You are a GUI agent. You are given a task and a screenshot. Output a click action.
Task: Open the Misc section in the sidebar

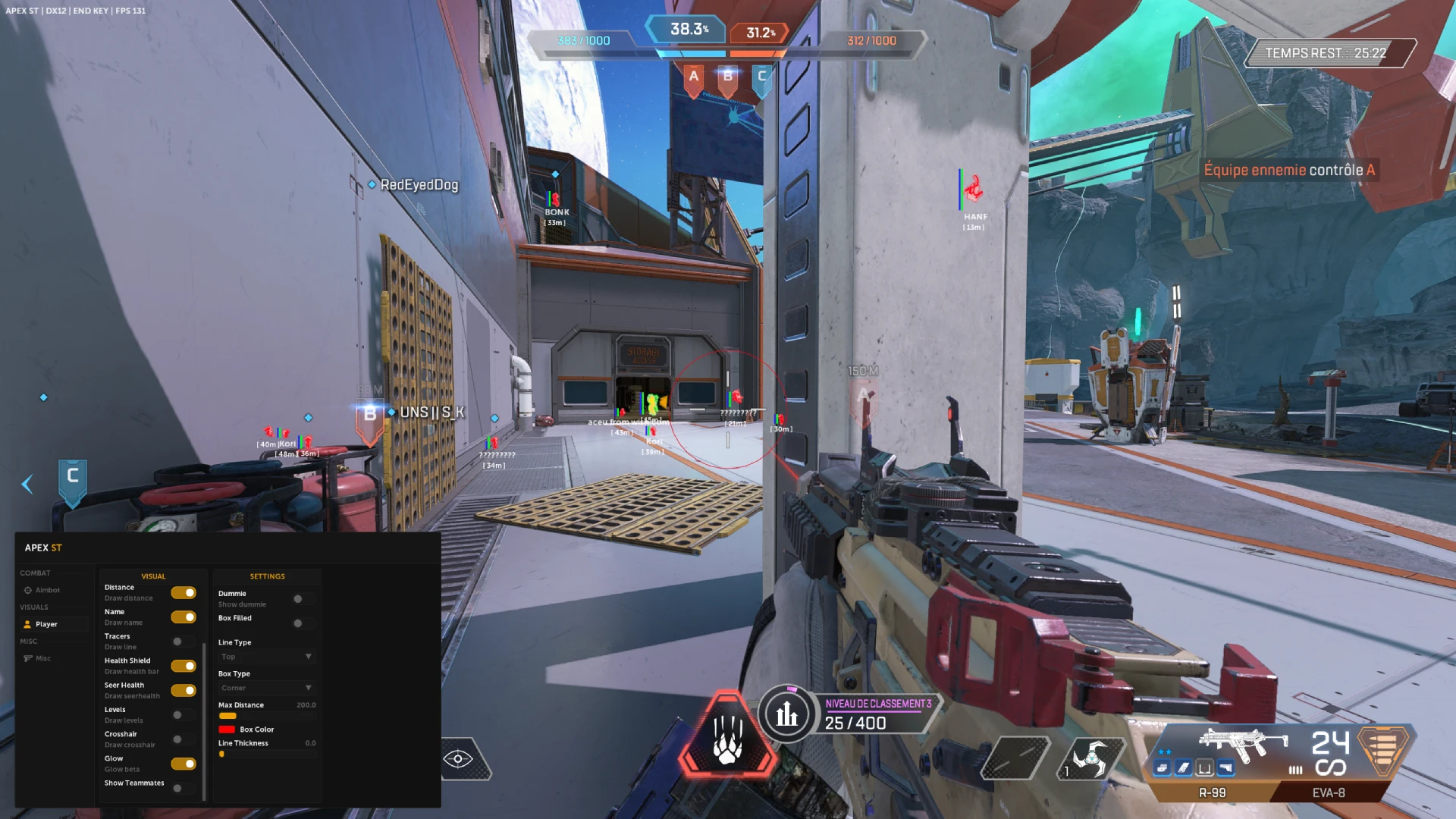pyautogui.click(x=43, y=658)
